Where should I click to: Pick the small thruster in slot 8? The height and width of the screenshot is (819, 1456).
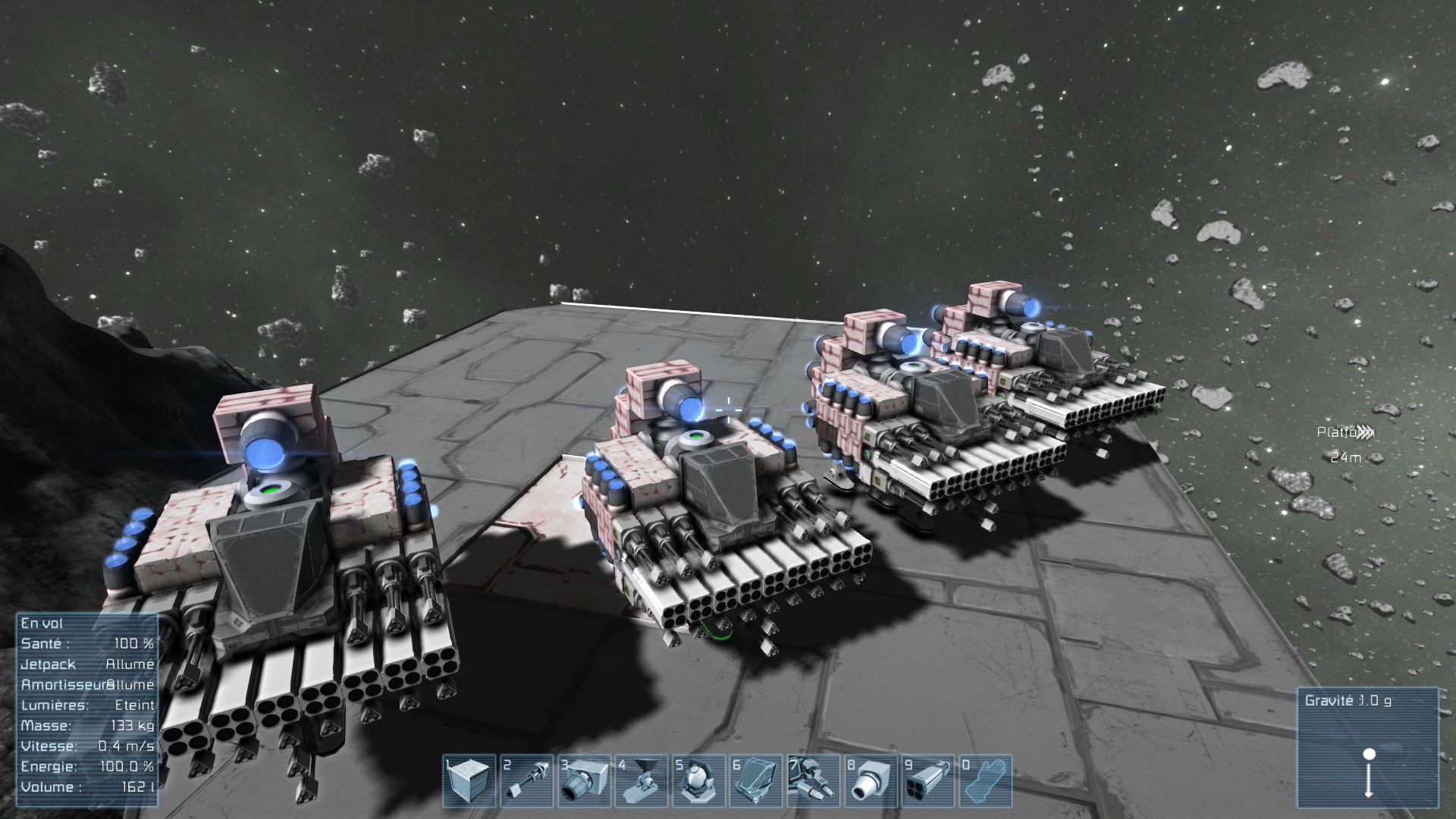point(871,780)
